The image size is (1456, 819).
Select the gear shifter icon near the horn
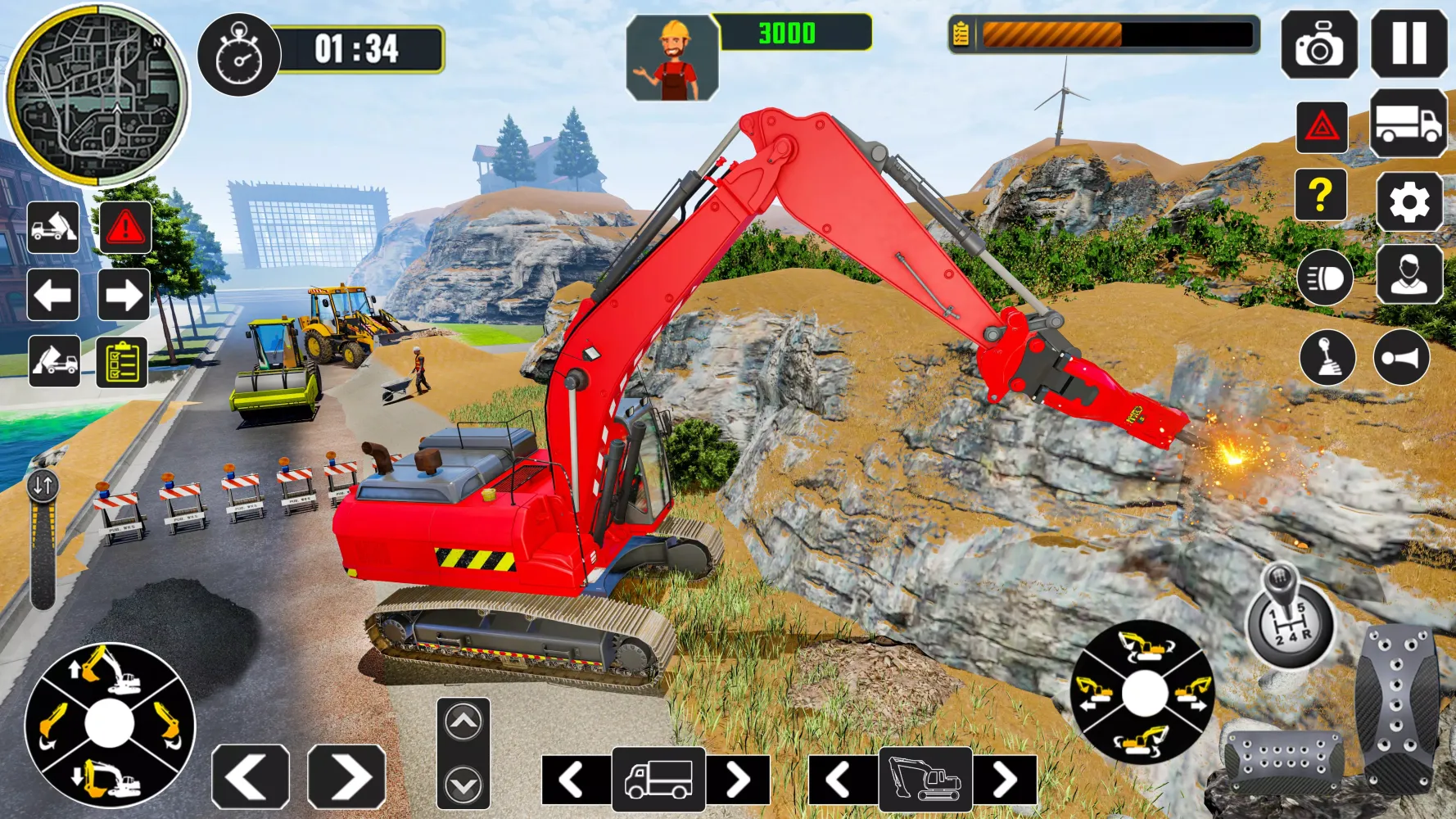point(1328,357)
